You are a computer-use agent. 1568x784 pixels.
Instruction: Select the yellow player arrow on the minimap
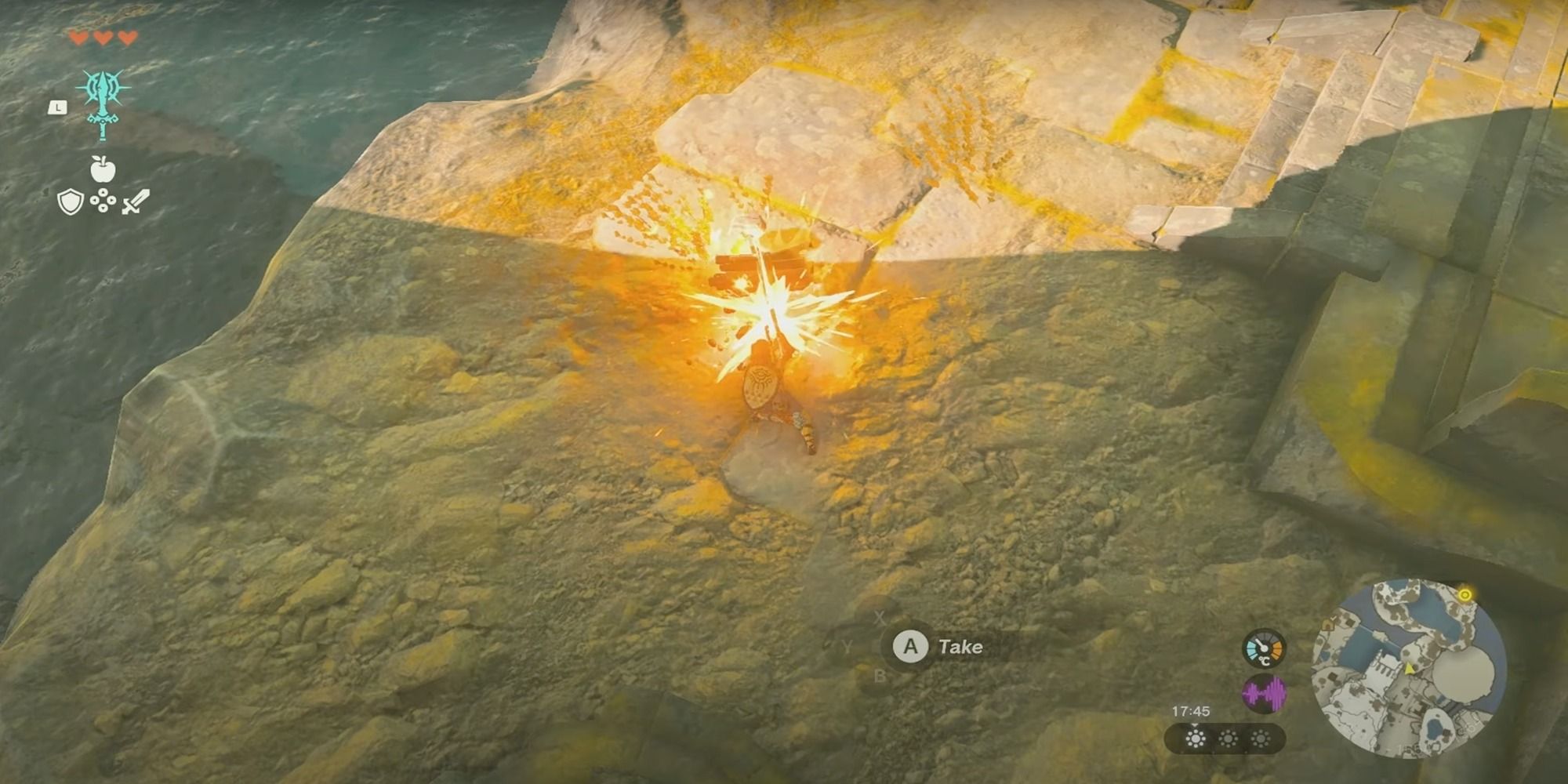1410,670
